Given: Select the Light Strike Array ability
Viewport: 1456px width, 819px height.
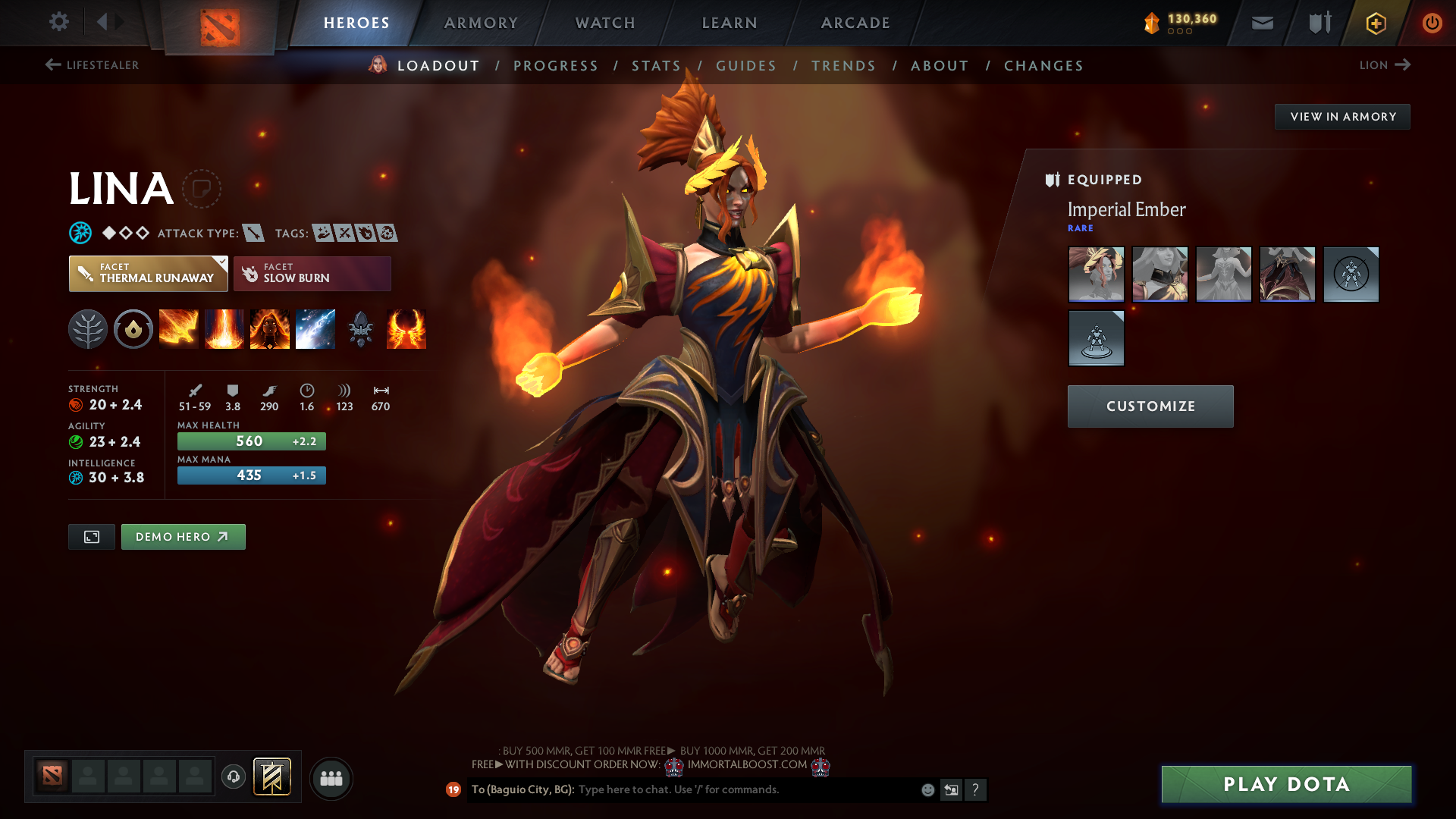Looking at the screenshot, I should 224,329.
